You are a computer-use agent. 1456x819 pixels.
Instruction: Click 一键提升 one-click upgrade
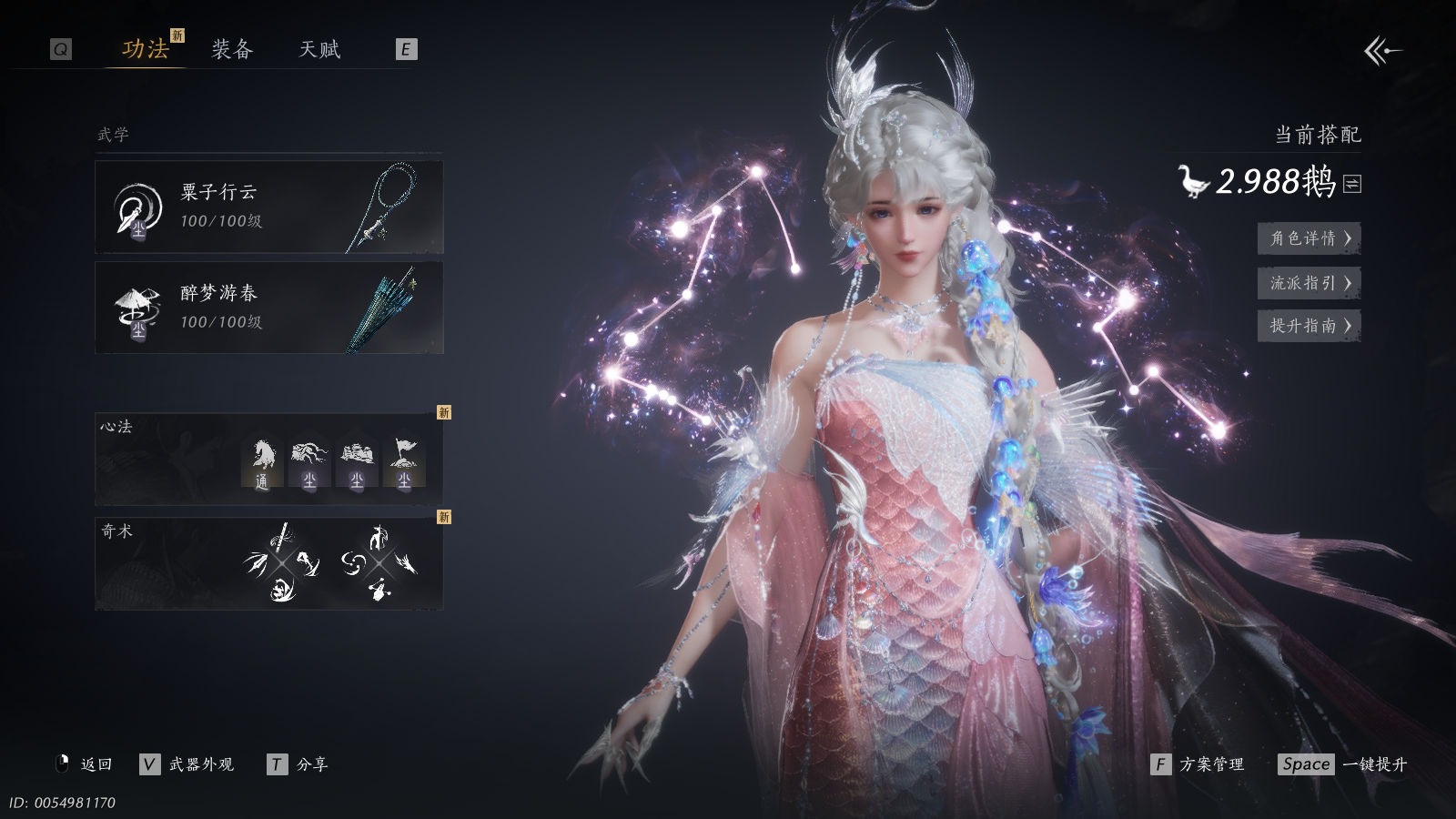(x=1343, y=764)
